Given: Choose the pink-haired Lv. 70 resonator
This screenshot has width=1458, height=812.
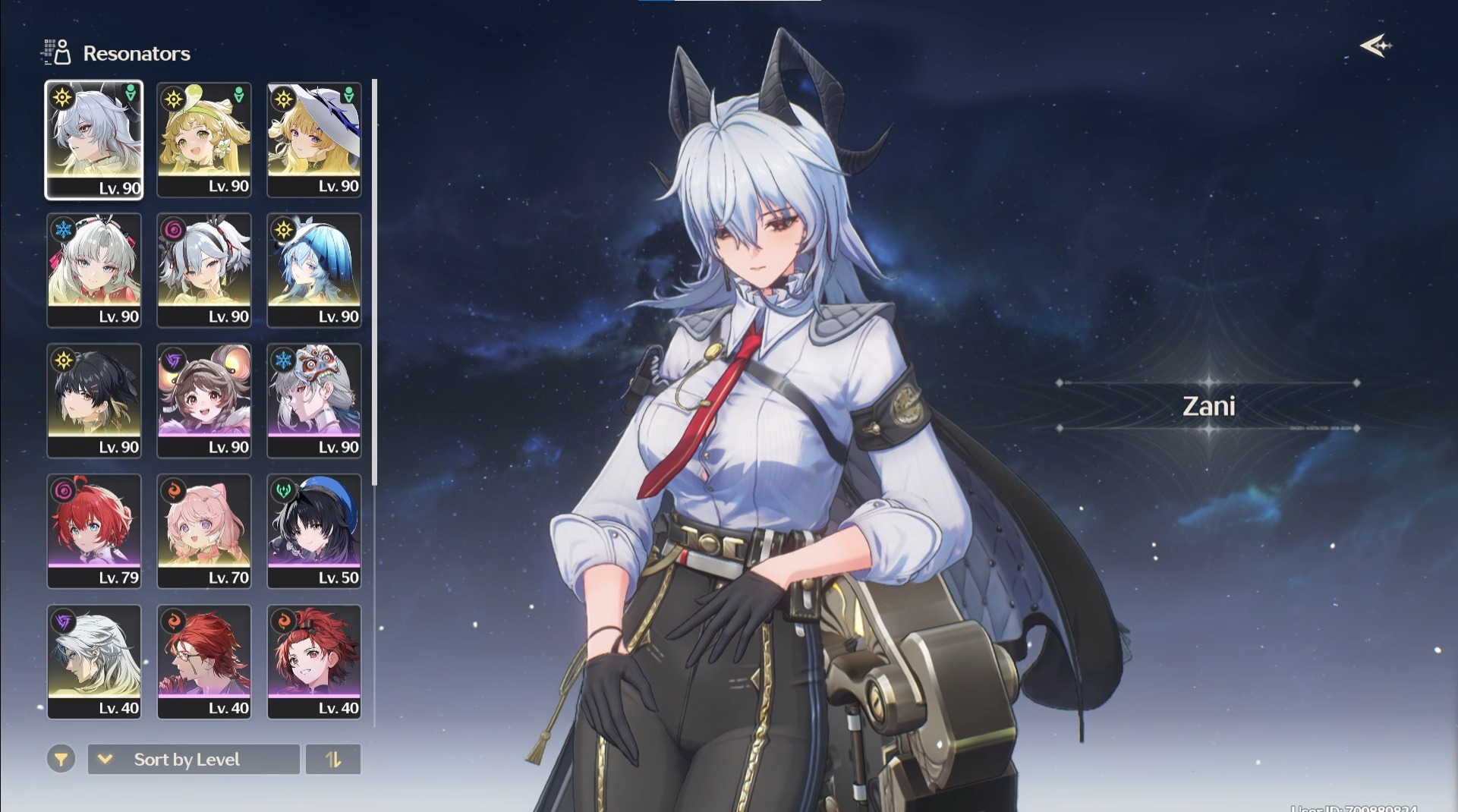Looking at the screenshot, I should point(203,531).
